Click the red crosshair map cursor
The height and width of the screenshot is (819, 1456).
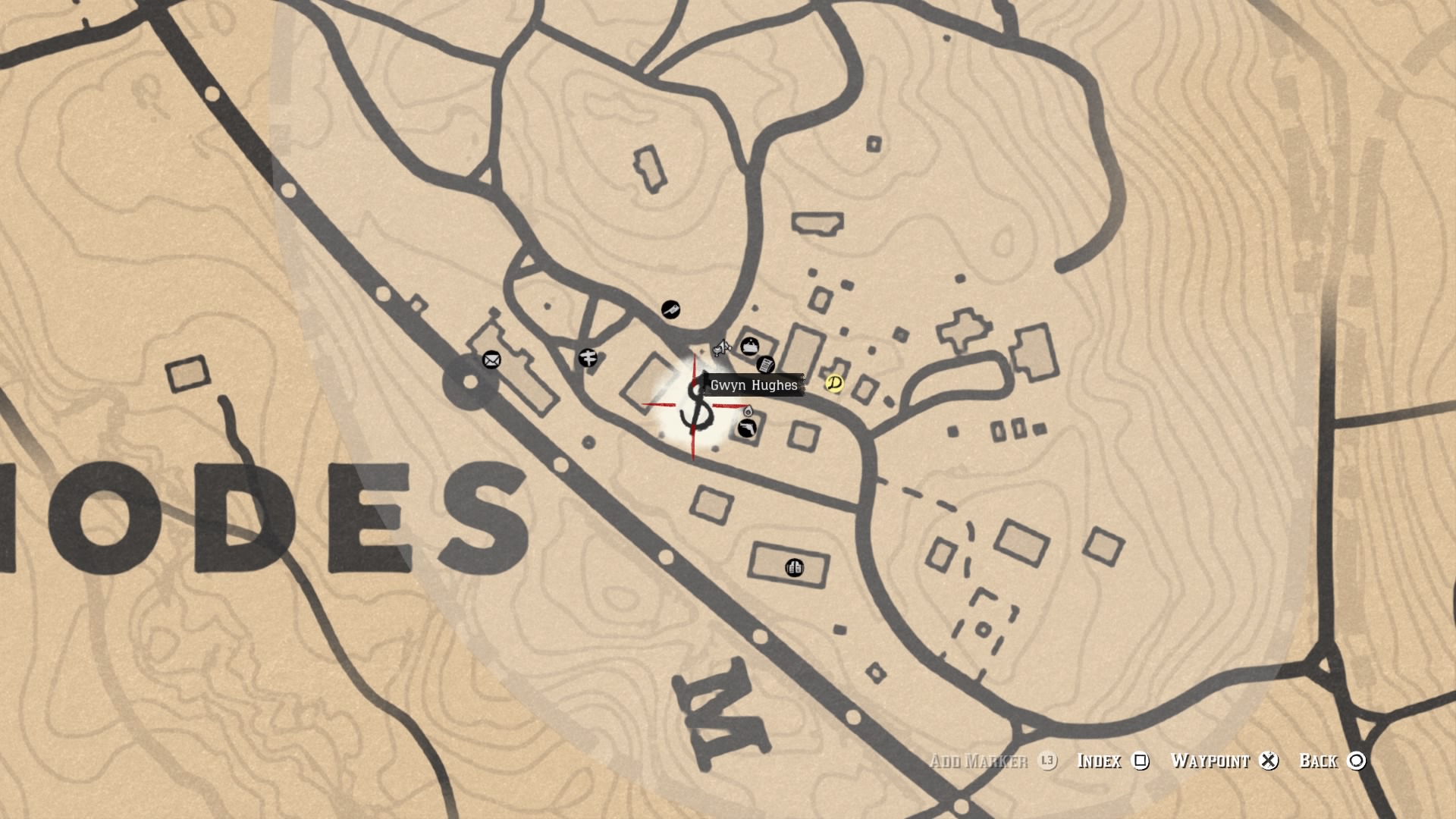click(x=695, y=406)
